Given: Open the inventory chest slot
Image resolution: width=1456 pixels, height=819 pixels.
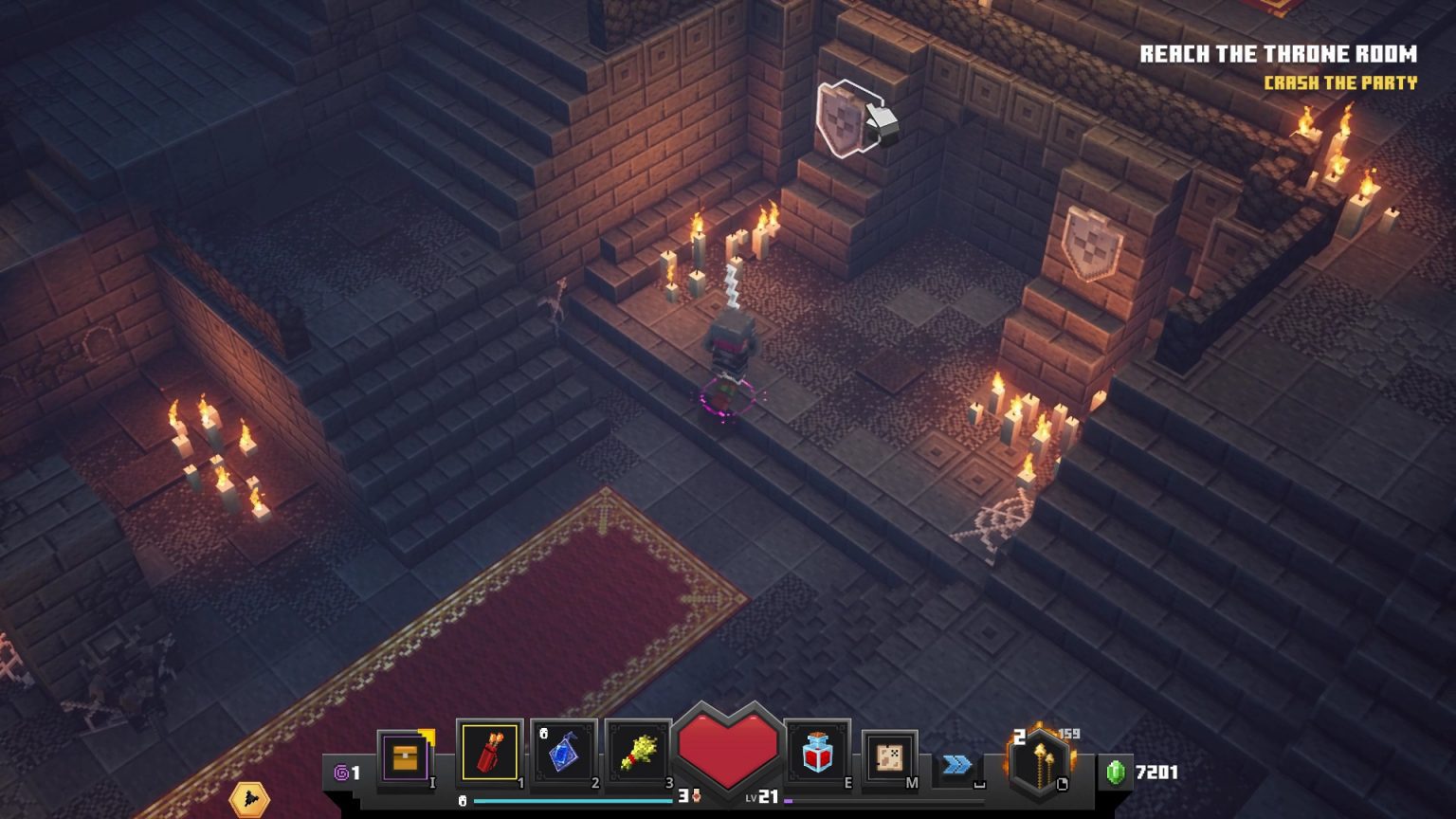Looking at the screenshot, I should [406, 758].
